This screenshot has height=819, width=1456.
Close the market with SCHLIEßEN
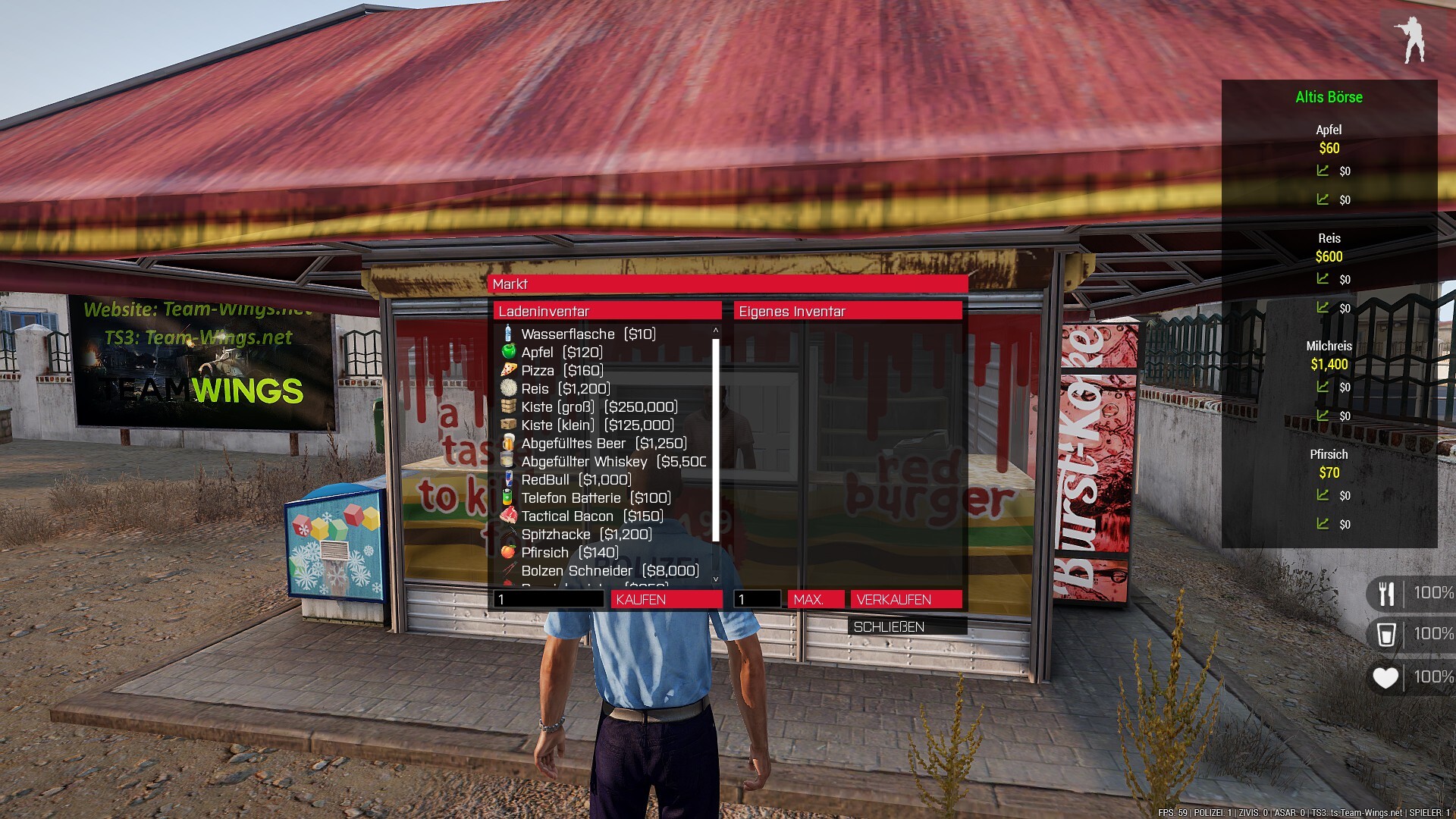906,627
